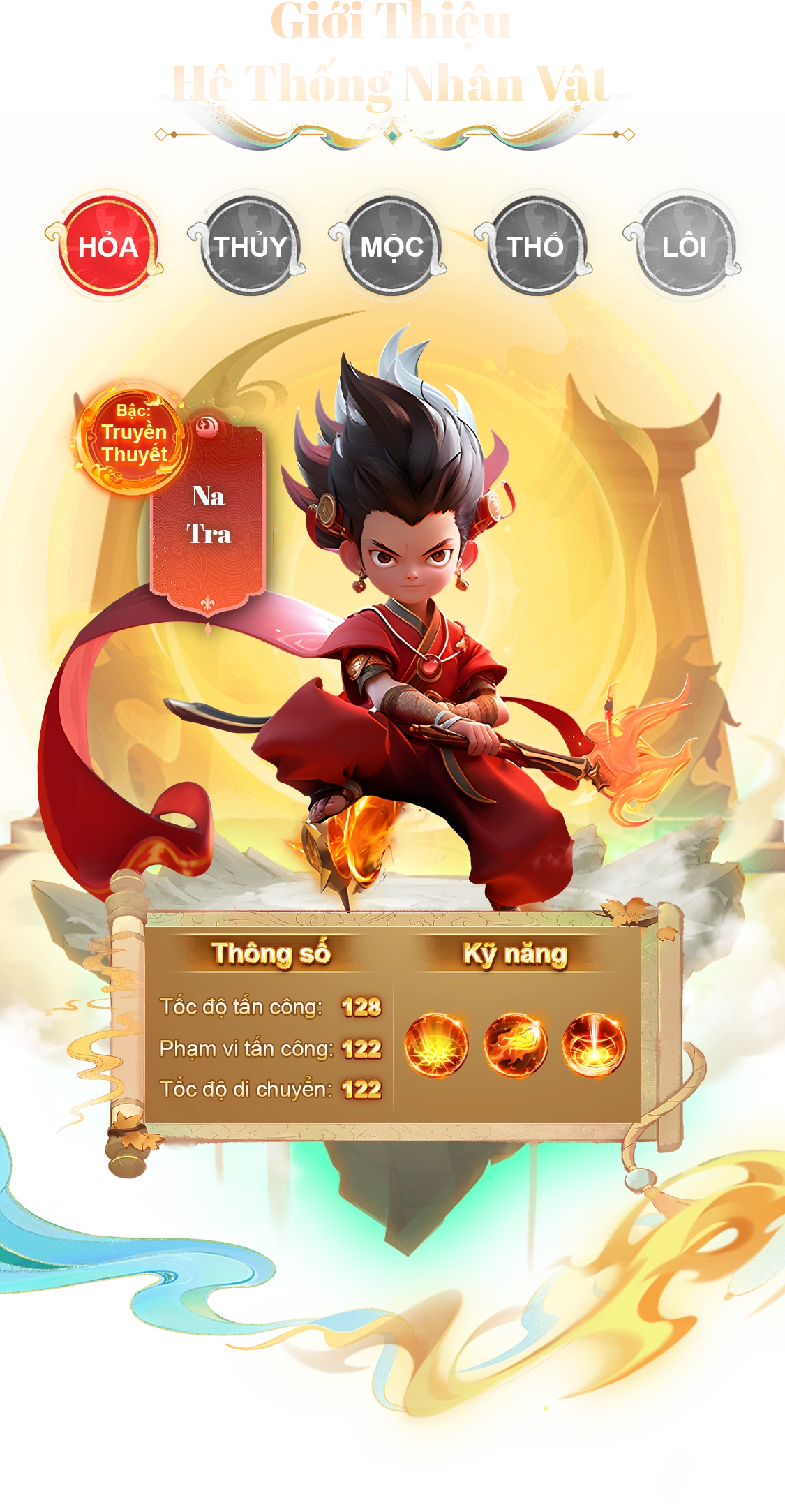This screenshot has height=1512, width=785.
Task: Open the THỔ element tab
Action: point(535,246)
